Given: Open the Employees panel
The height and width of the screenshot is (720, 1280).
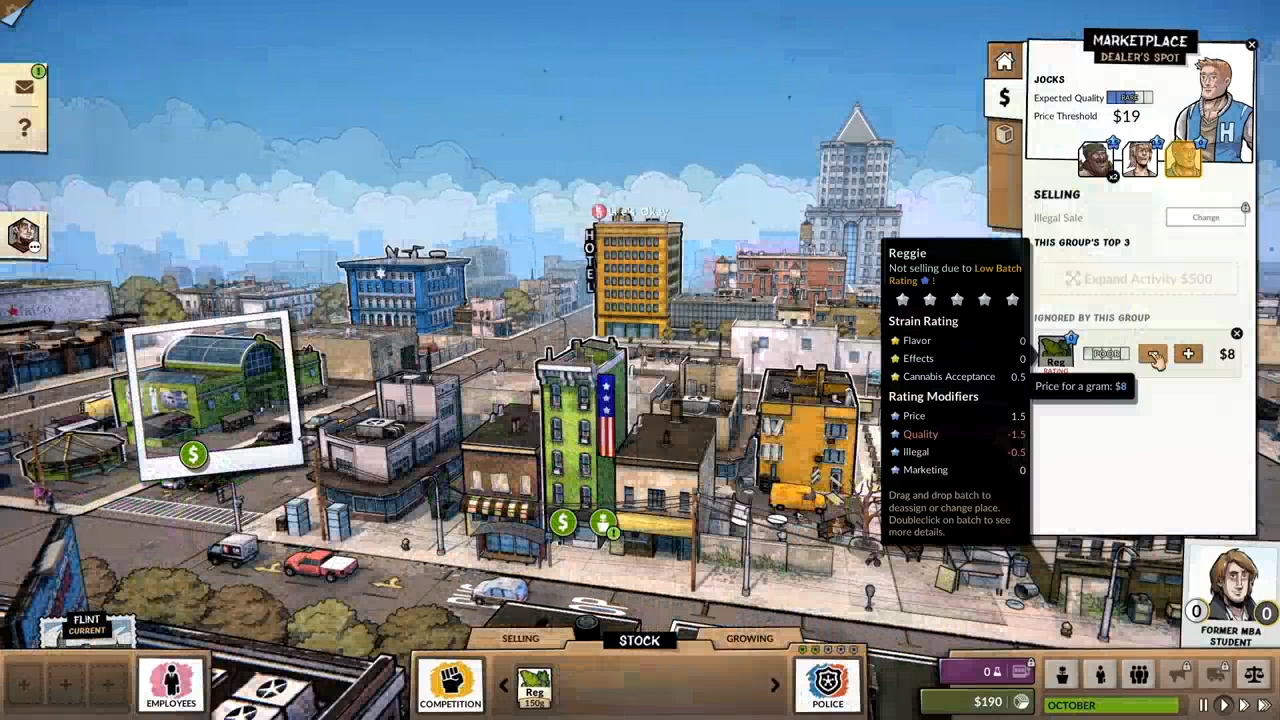Looking at the screenshot, I should (171, 683).
